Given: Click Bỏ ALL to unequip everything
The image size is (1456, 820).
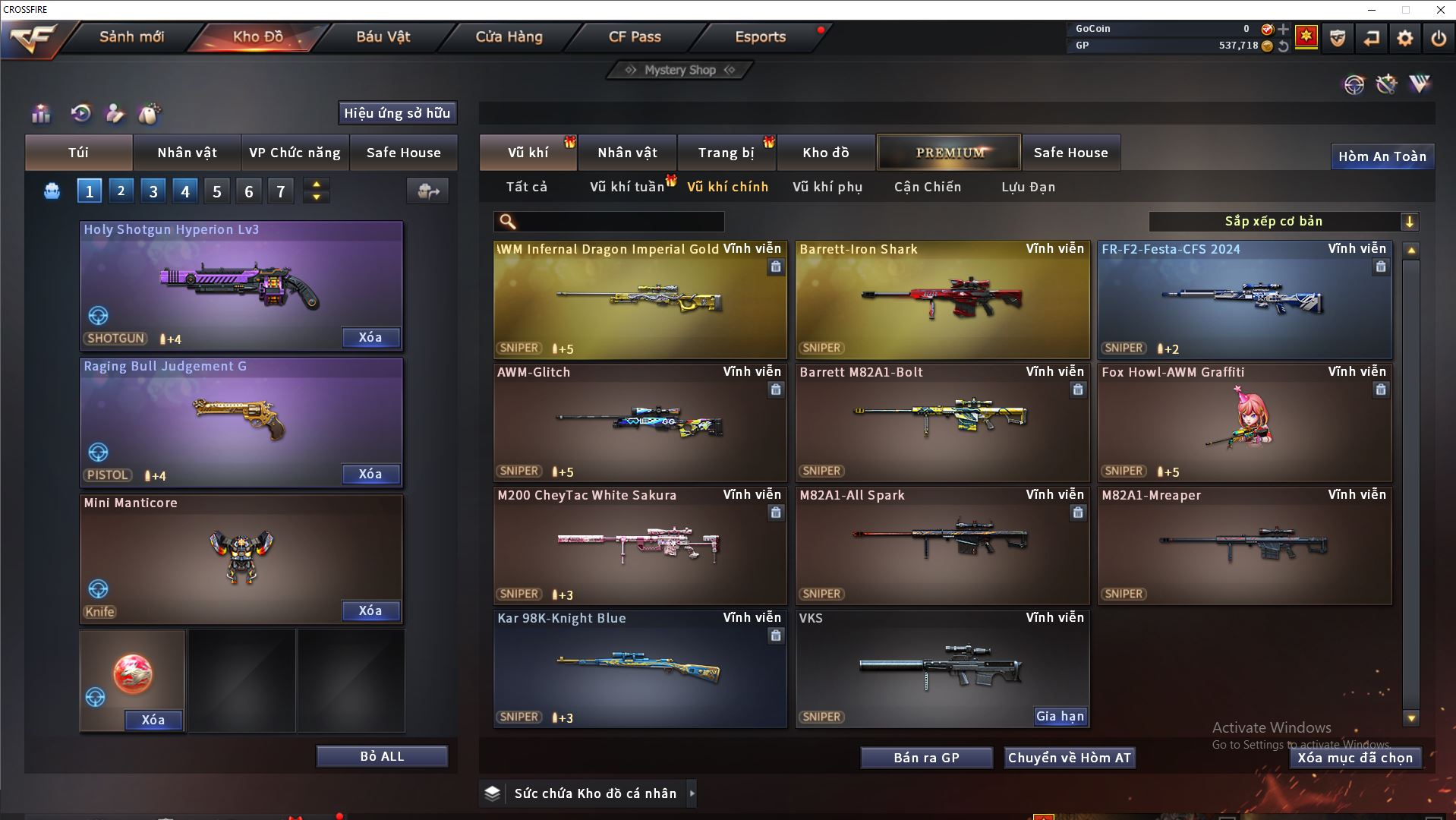Looking at the screenshot, I should coord(382,756).
